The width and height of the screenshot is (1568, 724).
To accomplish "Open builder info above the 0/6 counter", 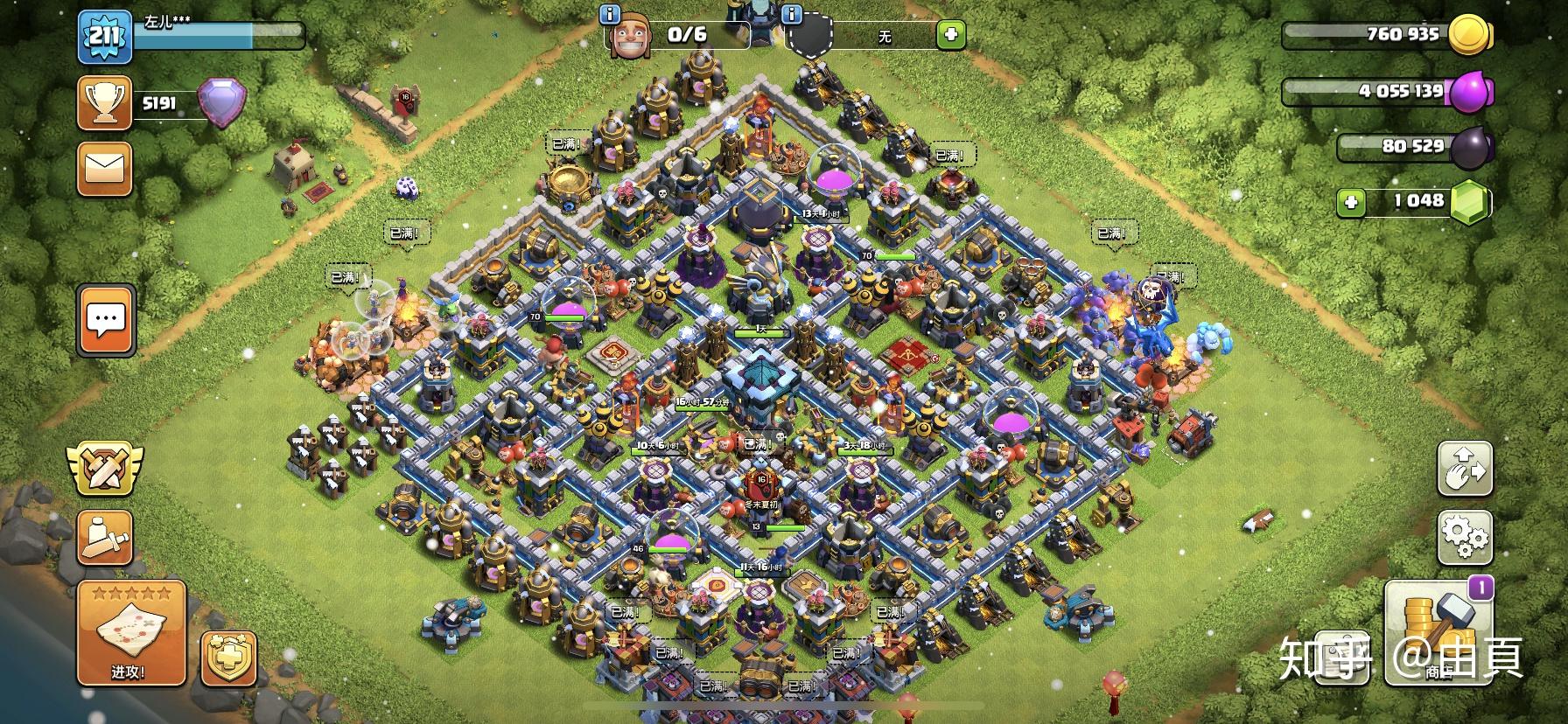I will pyautogui.click(x=610, y=14).
